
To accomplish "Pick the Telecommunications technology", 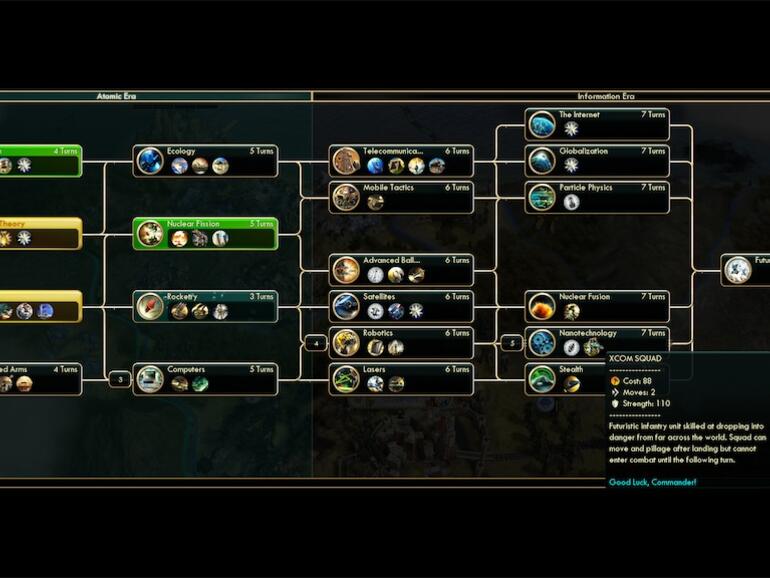I will click(401, 160).
